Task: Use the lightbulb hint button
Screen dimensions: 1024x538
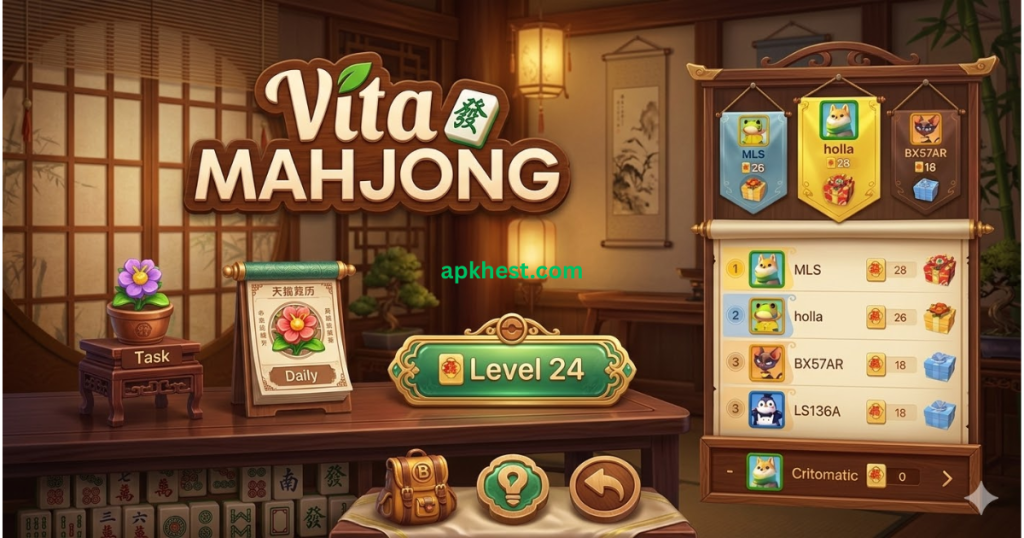Action: 512,488
